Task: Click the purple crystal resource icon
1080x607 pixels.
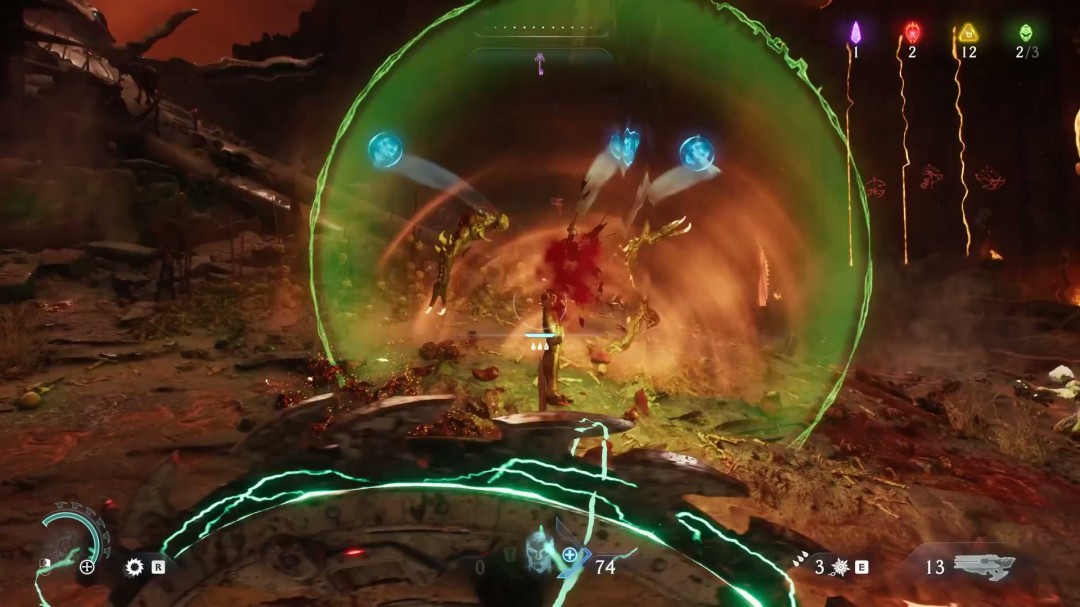Action: [855, 31]
